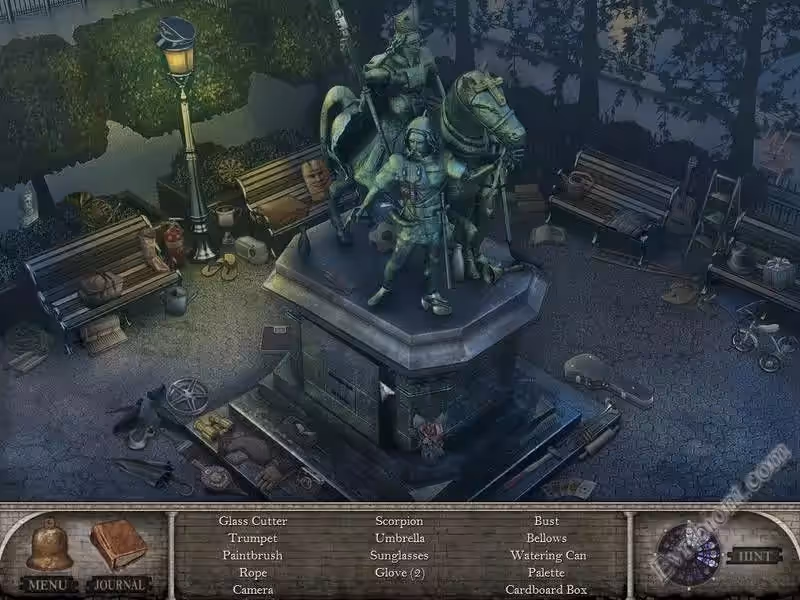Open the Journal book

point(118,545)
